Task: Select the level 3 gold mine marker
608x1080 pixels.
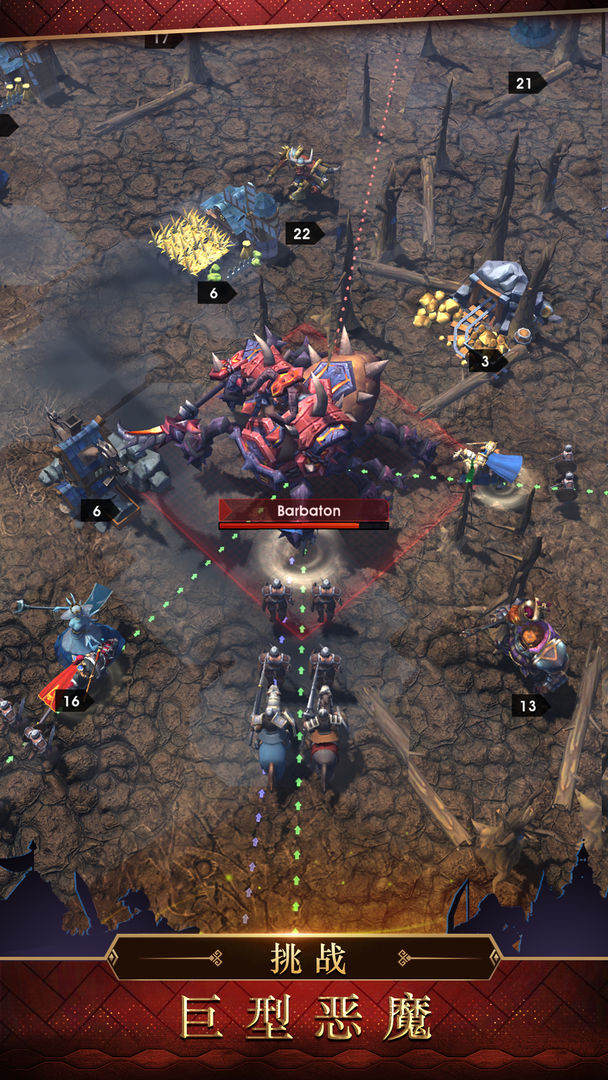Action: pos(487,361)
